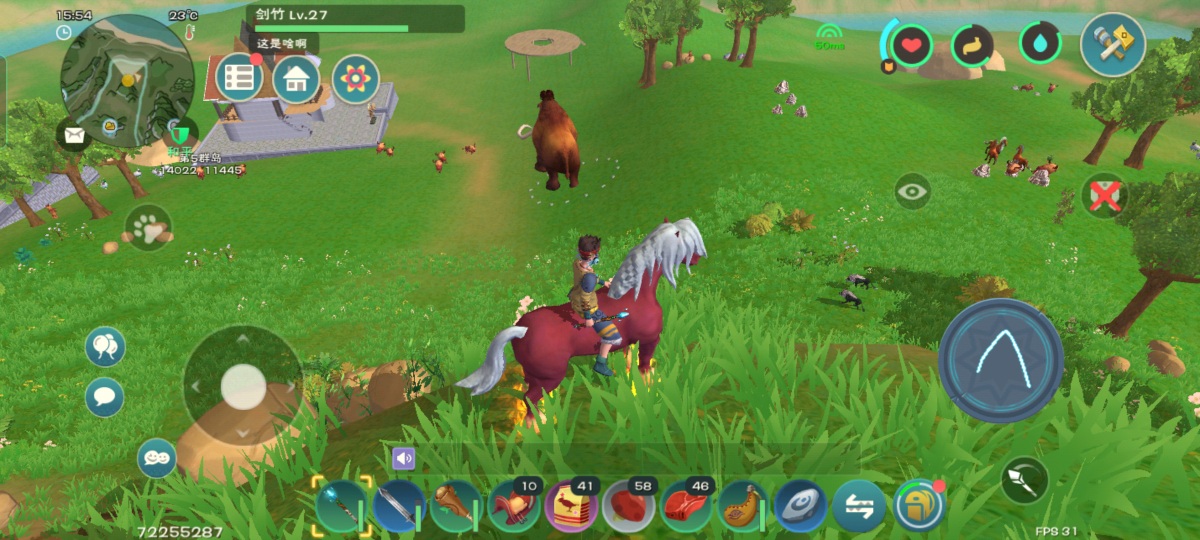Open the hammer crafting menu
Image resolution: width=1200 pixels, height=540 pixels.
[1113, 44]
